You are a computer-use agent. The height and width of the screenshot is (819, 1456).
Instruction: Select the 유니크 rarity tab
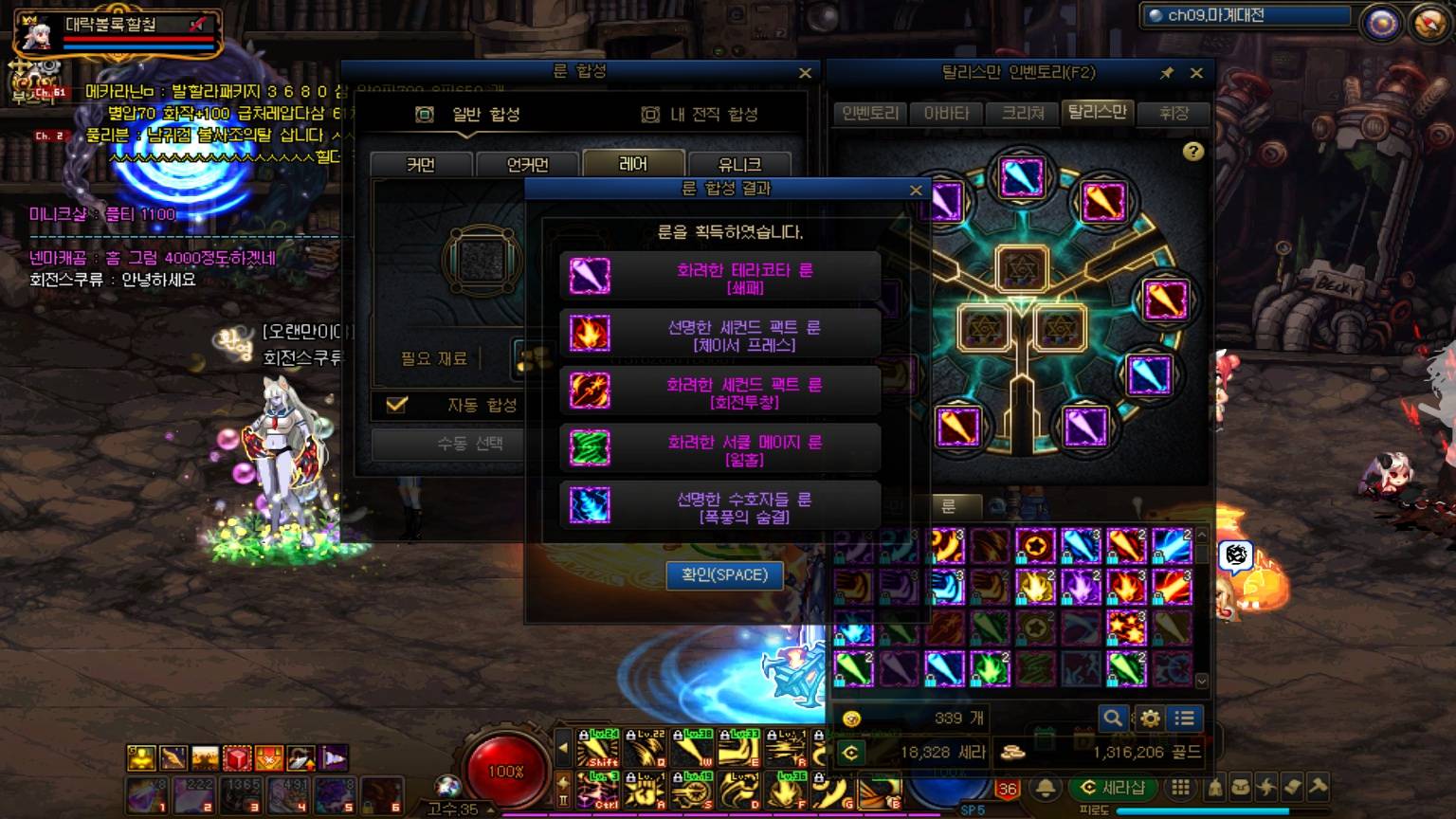click(x=739, y=164)
